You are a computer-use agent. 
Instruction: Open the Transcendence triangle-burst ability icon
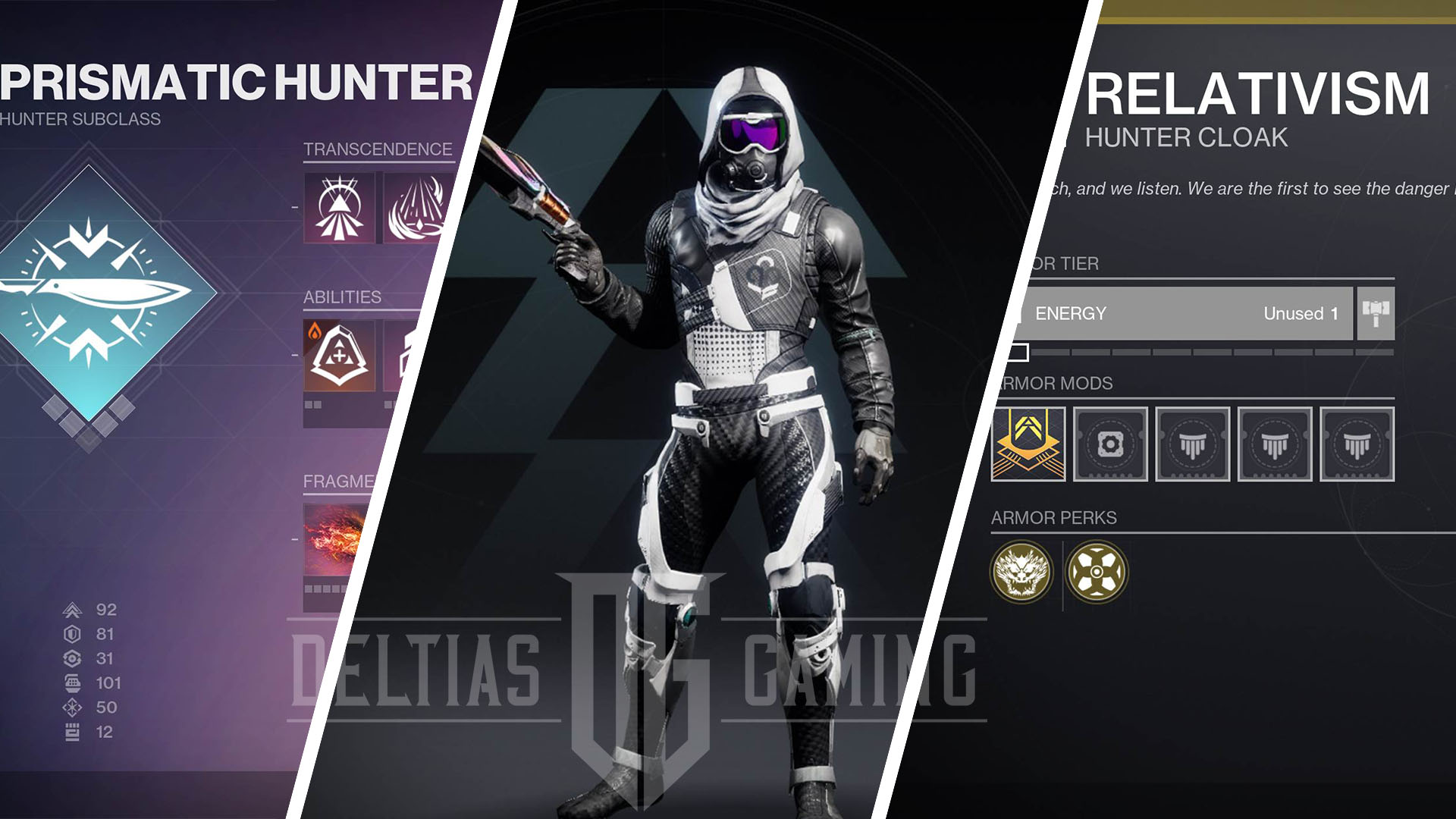[x=339, y=208]
